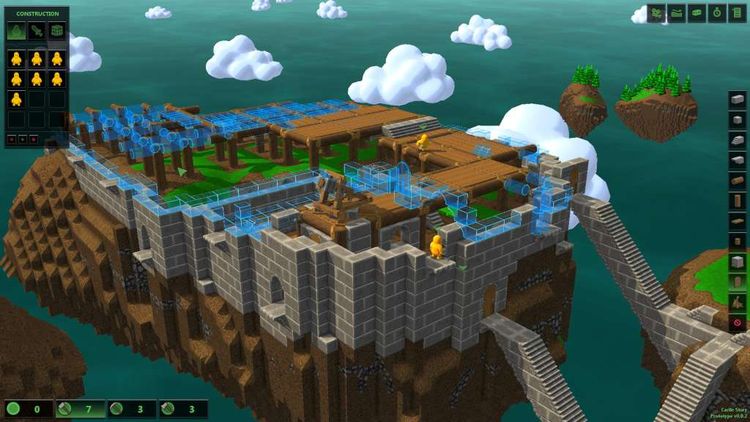
Task: Click the stopwatch icon in top bar
Action: tap(716, 13)
